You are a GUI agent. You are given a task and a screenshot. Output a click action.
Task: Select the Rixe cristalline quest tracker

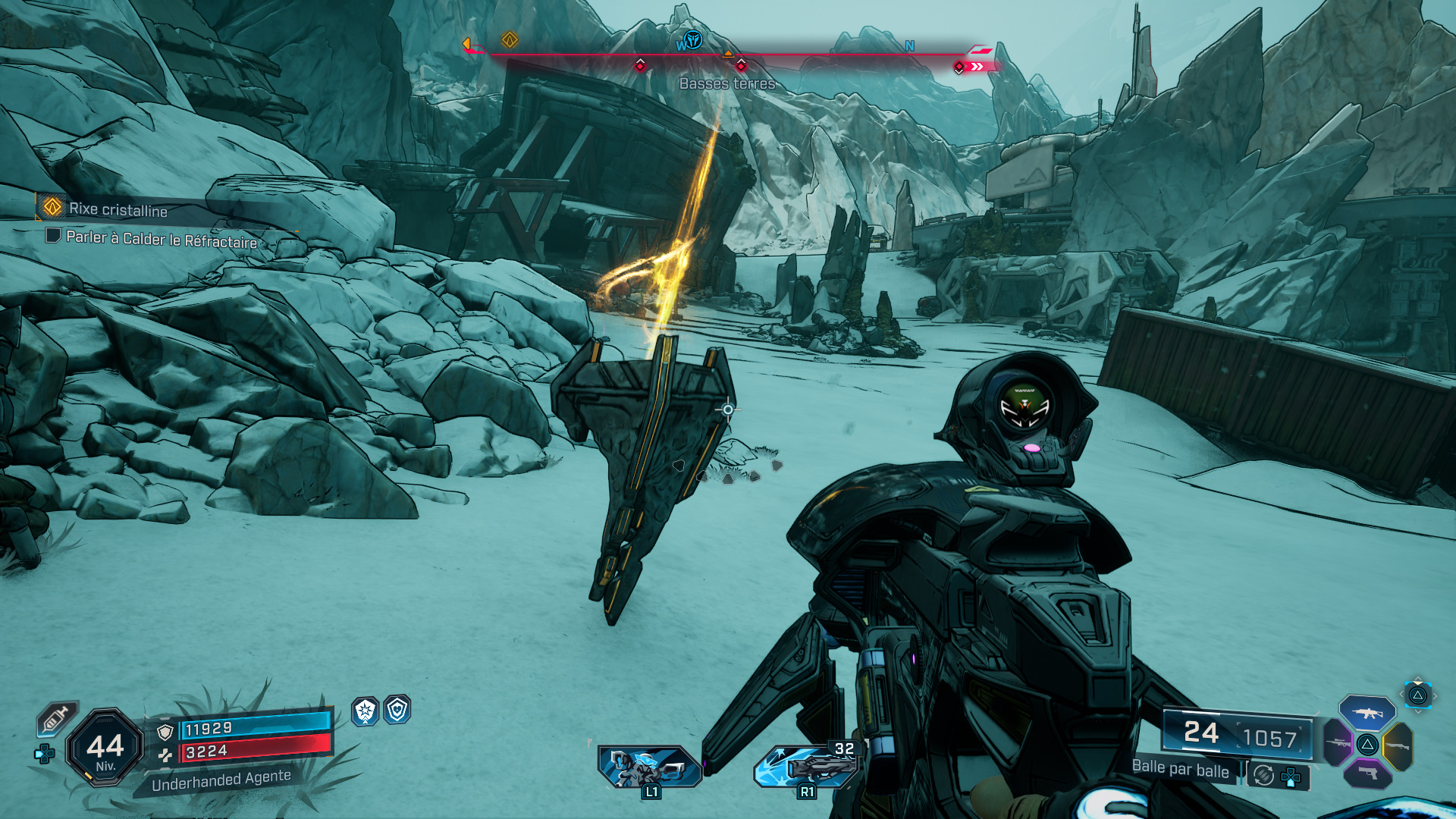pos(118,209)
